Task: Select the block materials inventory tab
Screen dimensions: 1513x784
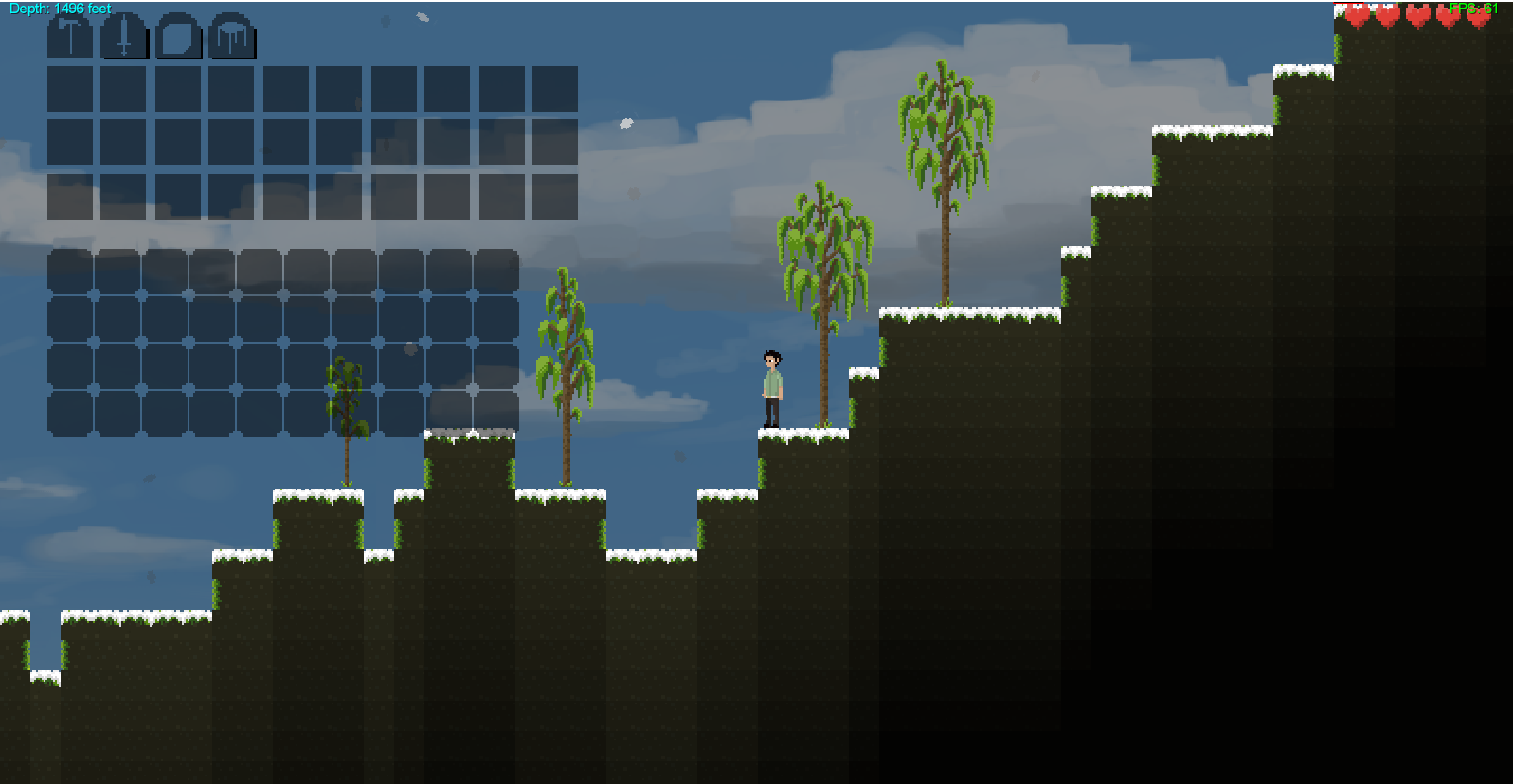Action: pos(178,38)
